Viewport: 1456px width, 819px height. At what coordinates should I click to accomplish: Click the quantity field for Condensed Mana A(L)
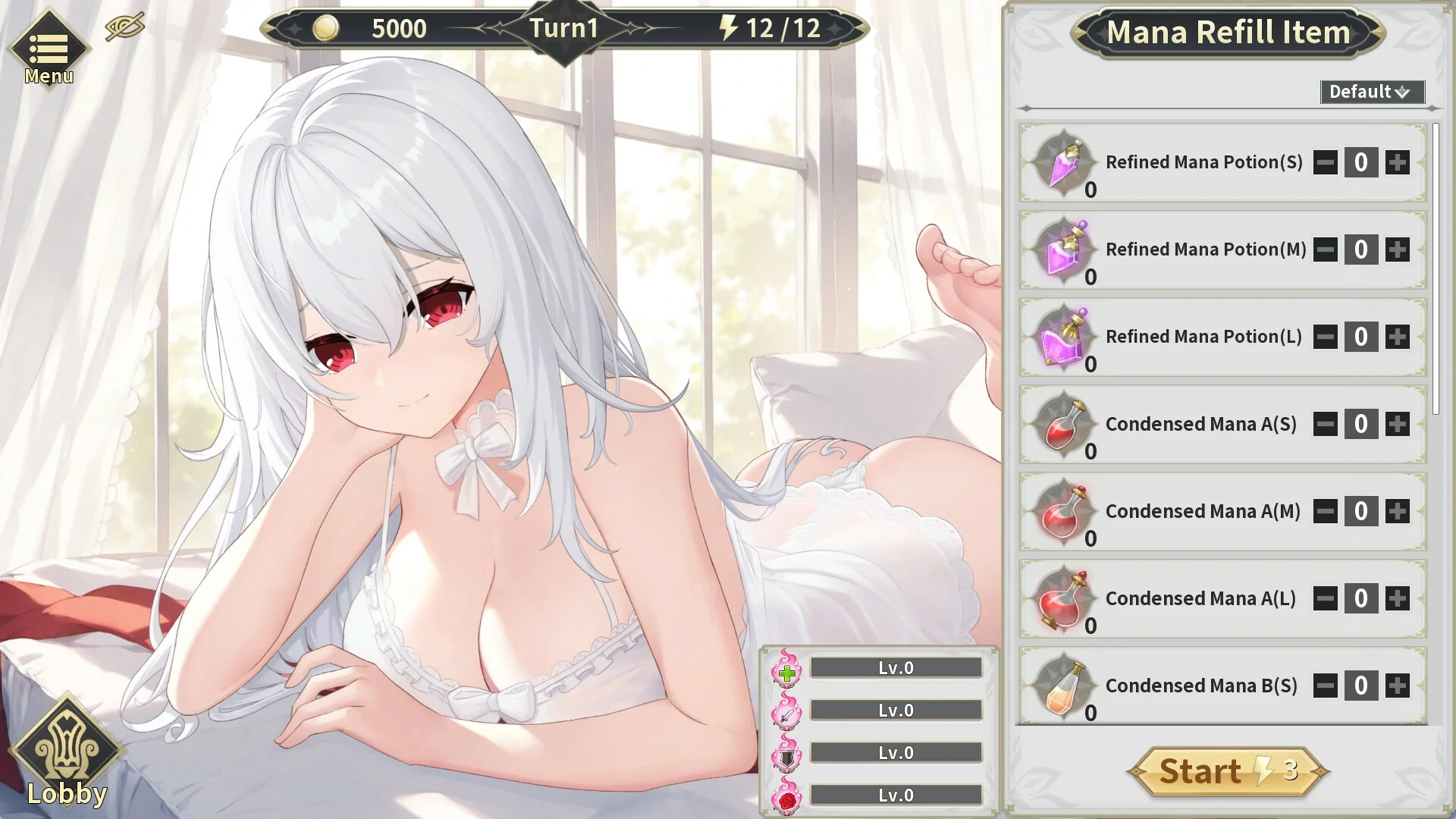coord(1361,598)
